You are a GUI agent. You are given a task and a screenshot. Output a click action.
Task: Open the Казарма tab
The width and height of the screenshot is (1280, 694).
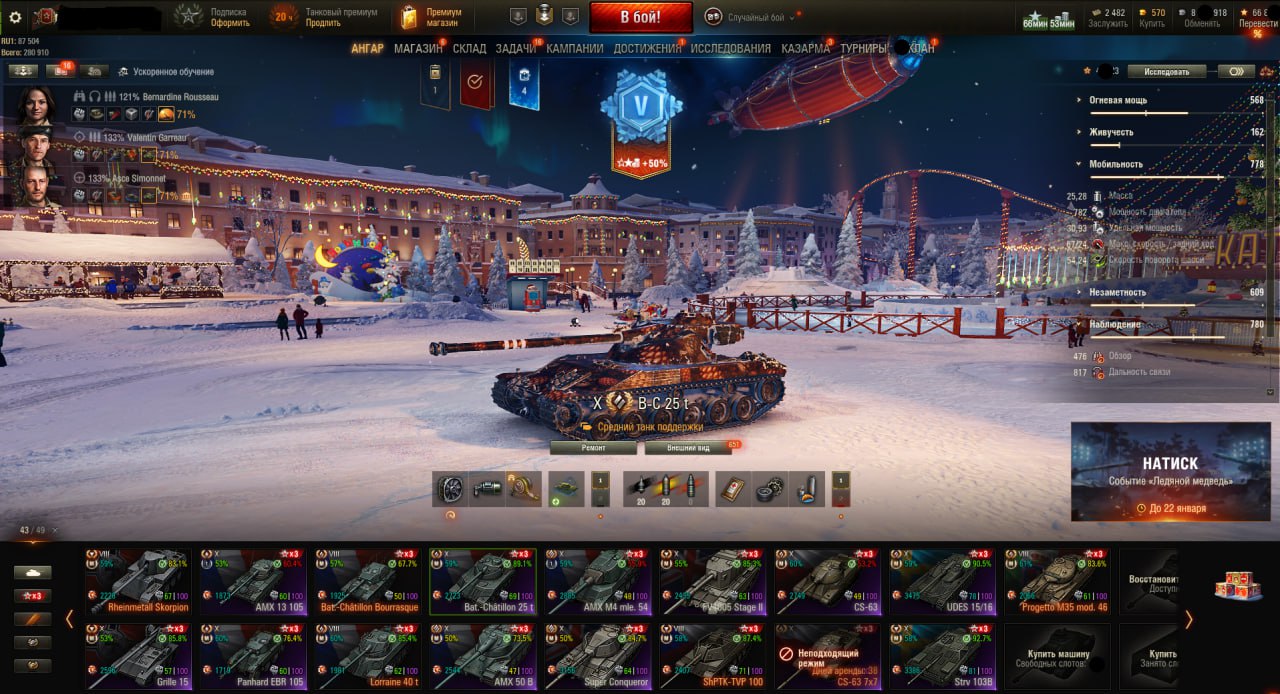click(805, 48)
